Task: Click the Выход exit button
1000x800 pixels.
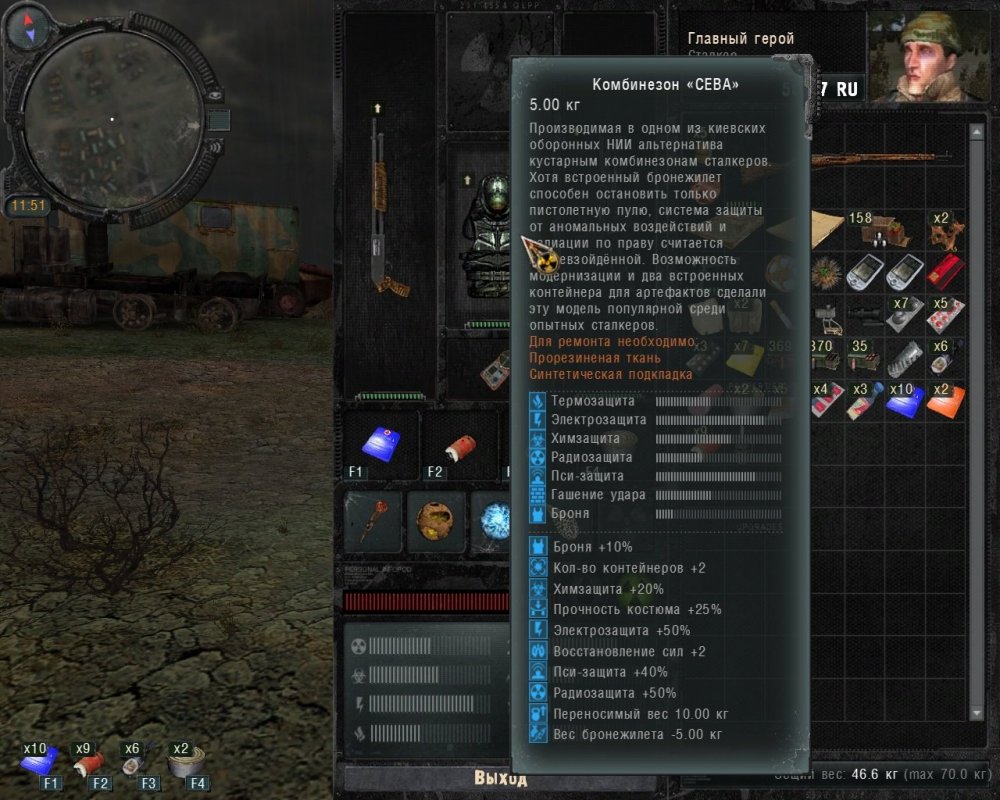Action: click(500, 779)
